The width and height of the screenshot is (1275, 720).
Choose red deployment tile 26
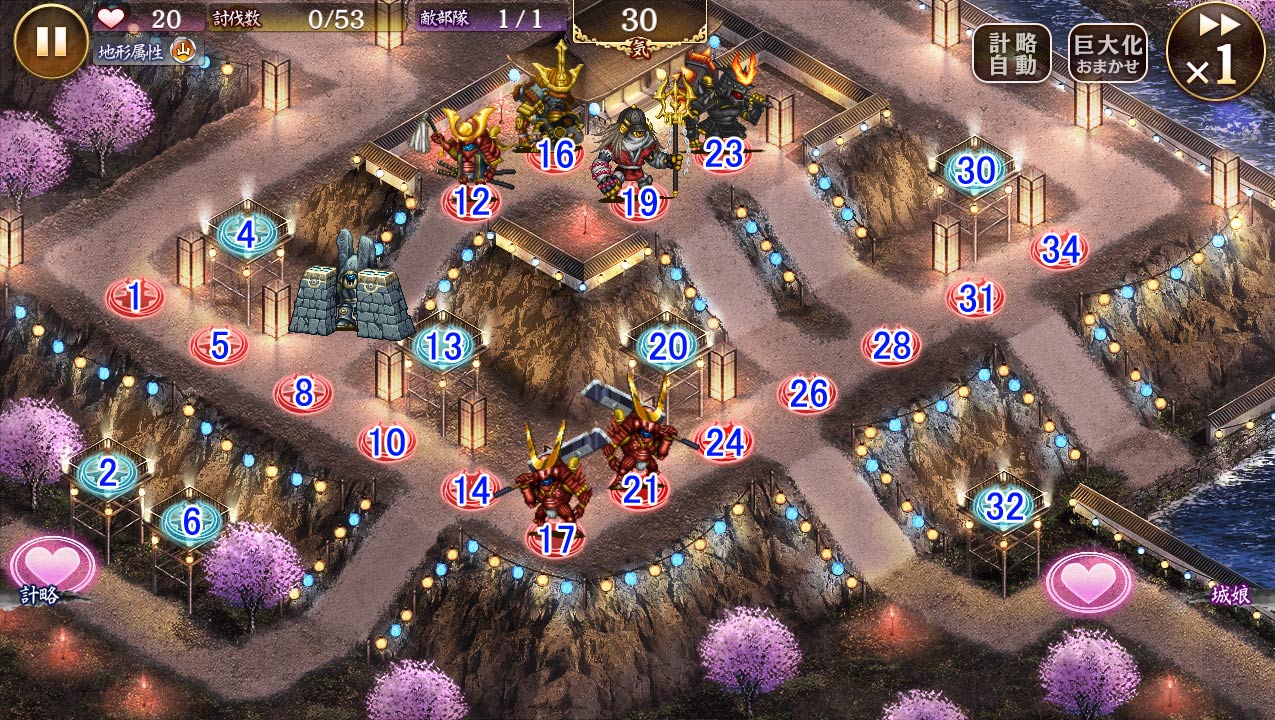coord(807,394)
